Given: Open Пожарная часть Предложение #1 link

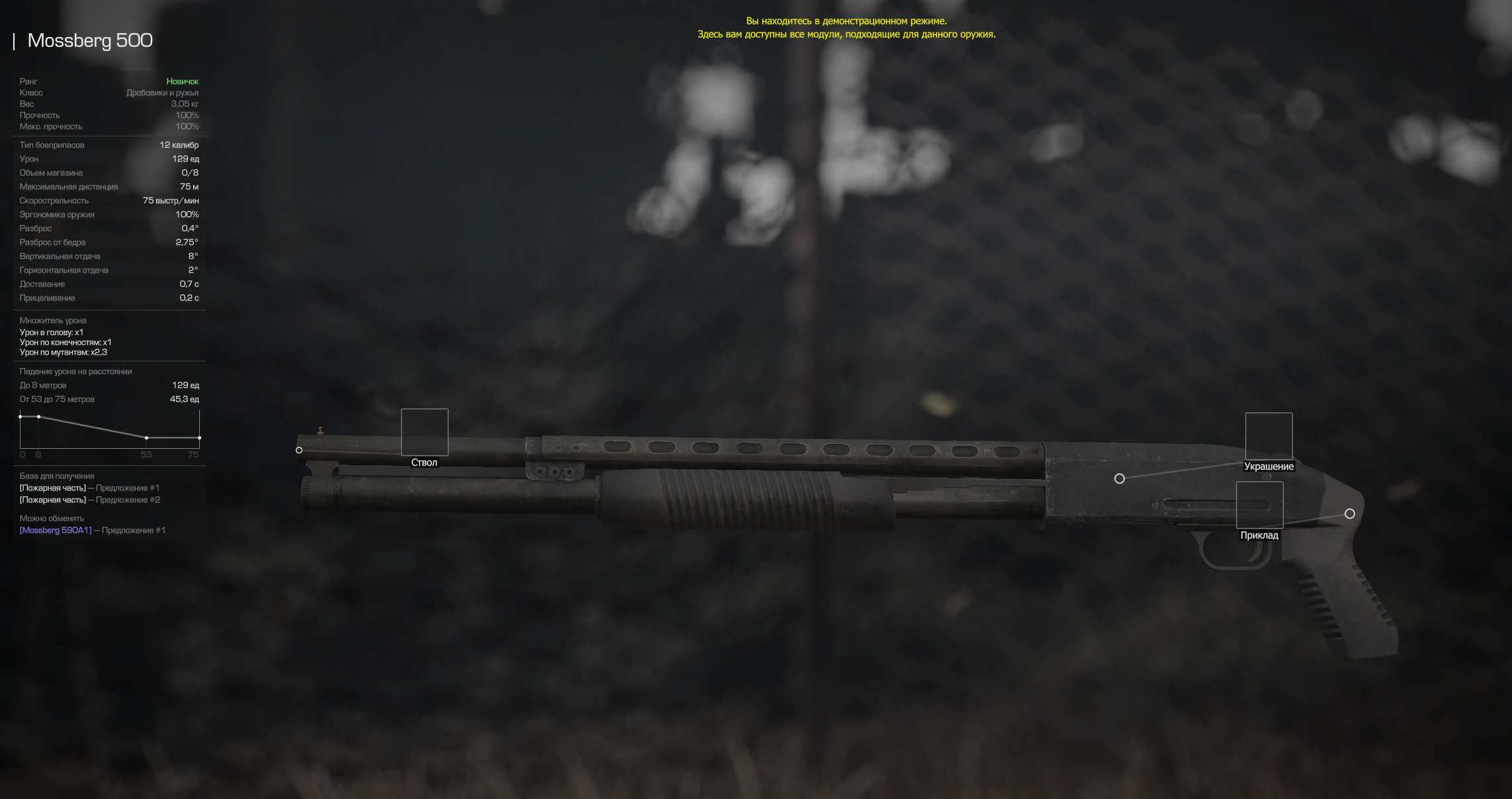Looking at the screenshot, I should 89,488.
